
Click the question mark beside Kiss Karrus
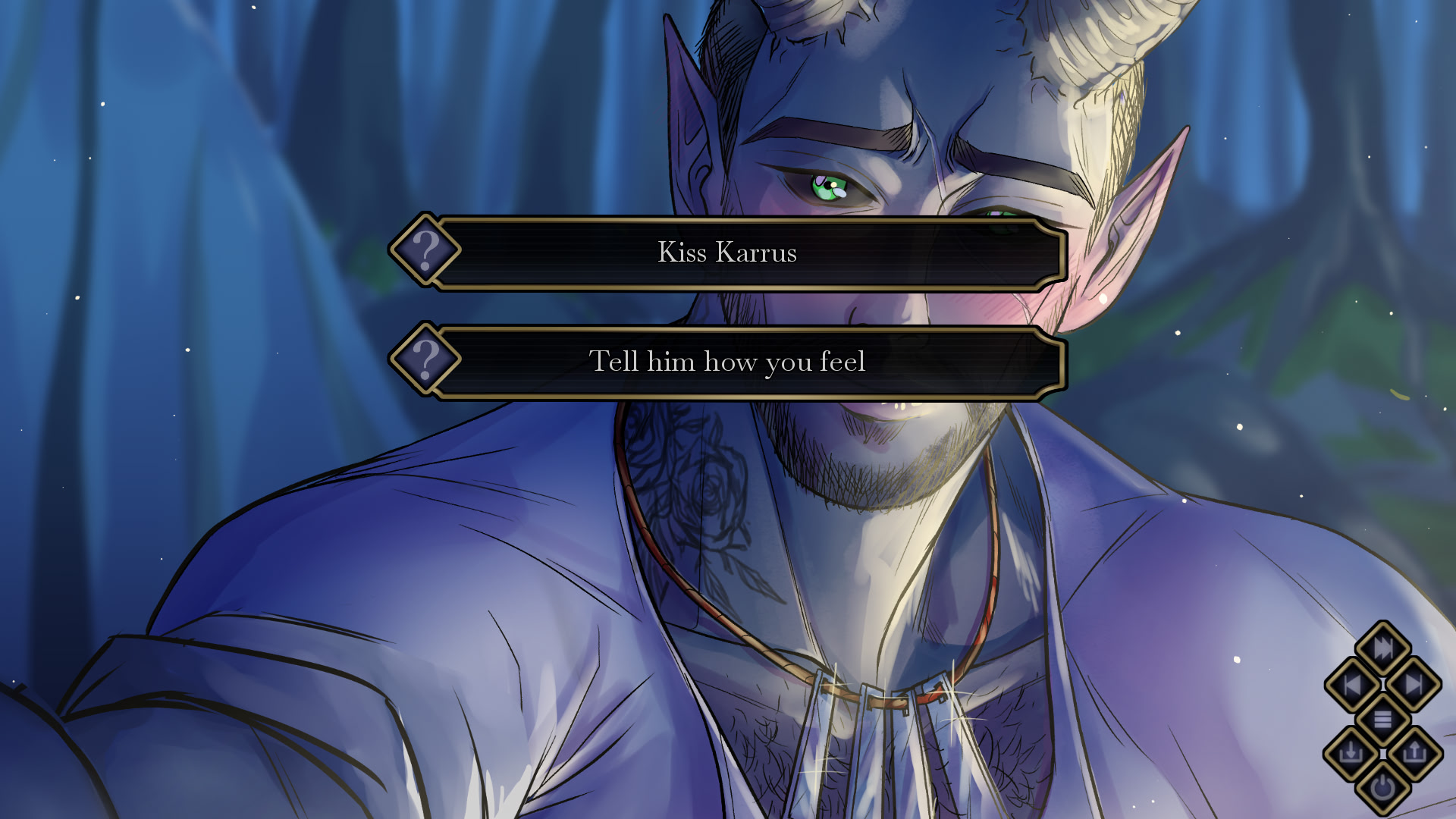(x=425, y=251)
